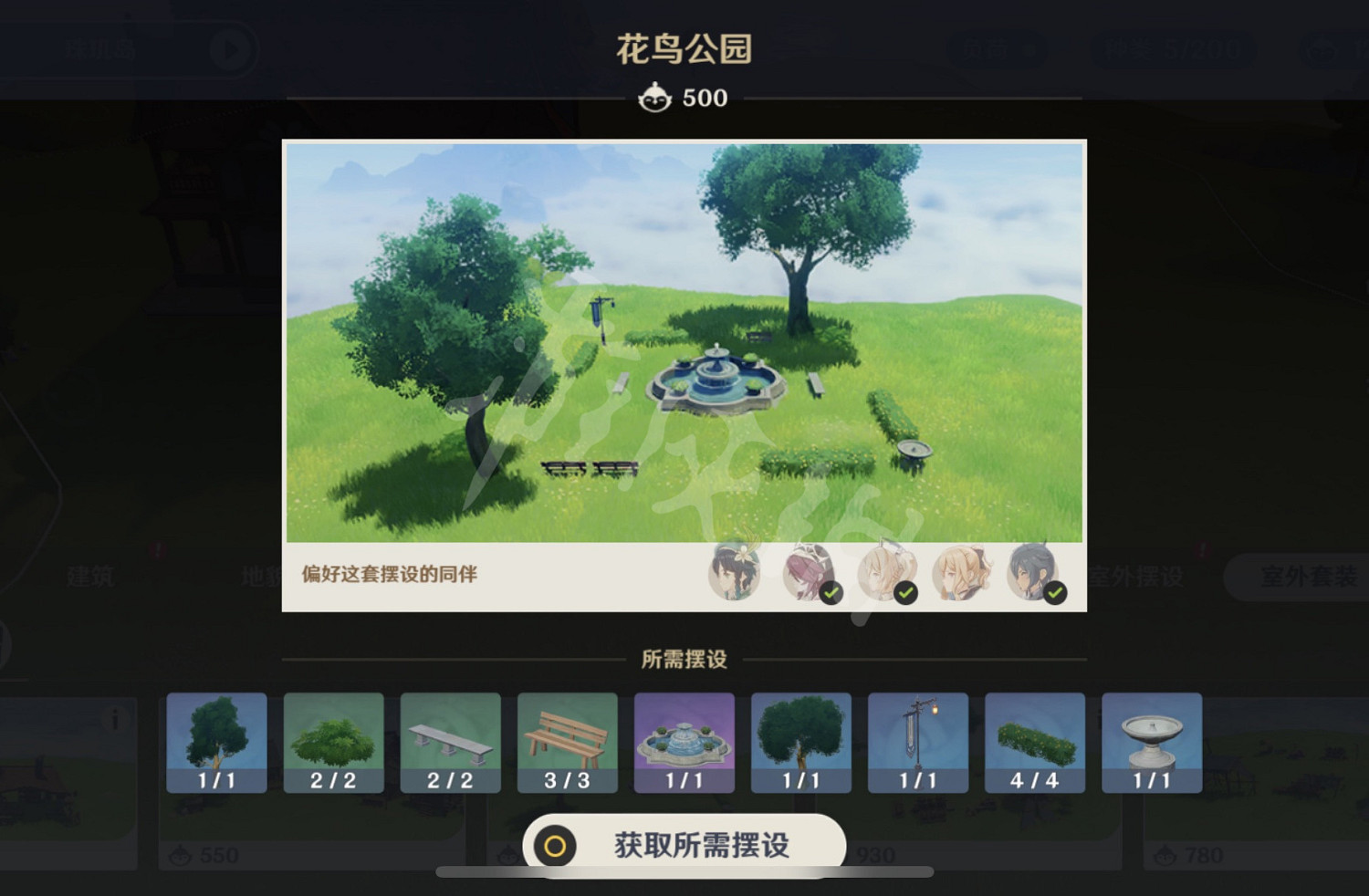Select the green bush furnishing showing 2/2
1369x896 pixels.
(333, 743)
